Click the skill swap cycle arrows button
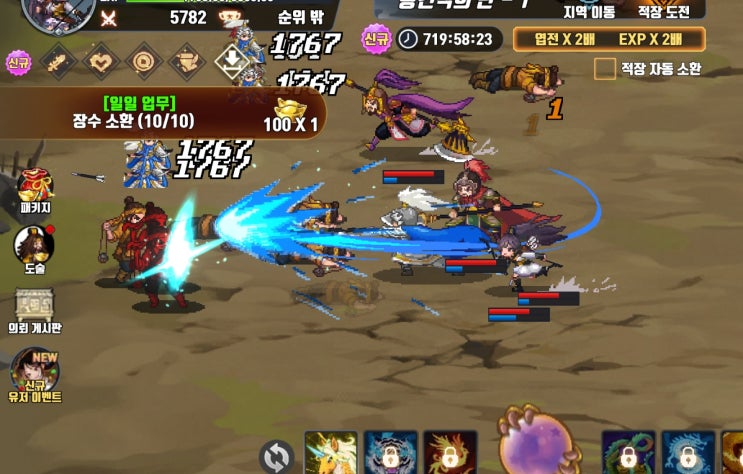 pos(276,457)
